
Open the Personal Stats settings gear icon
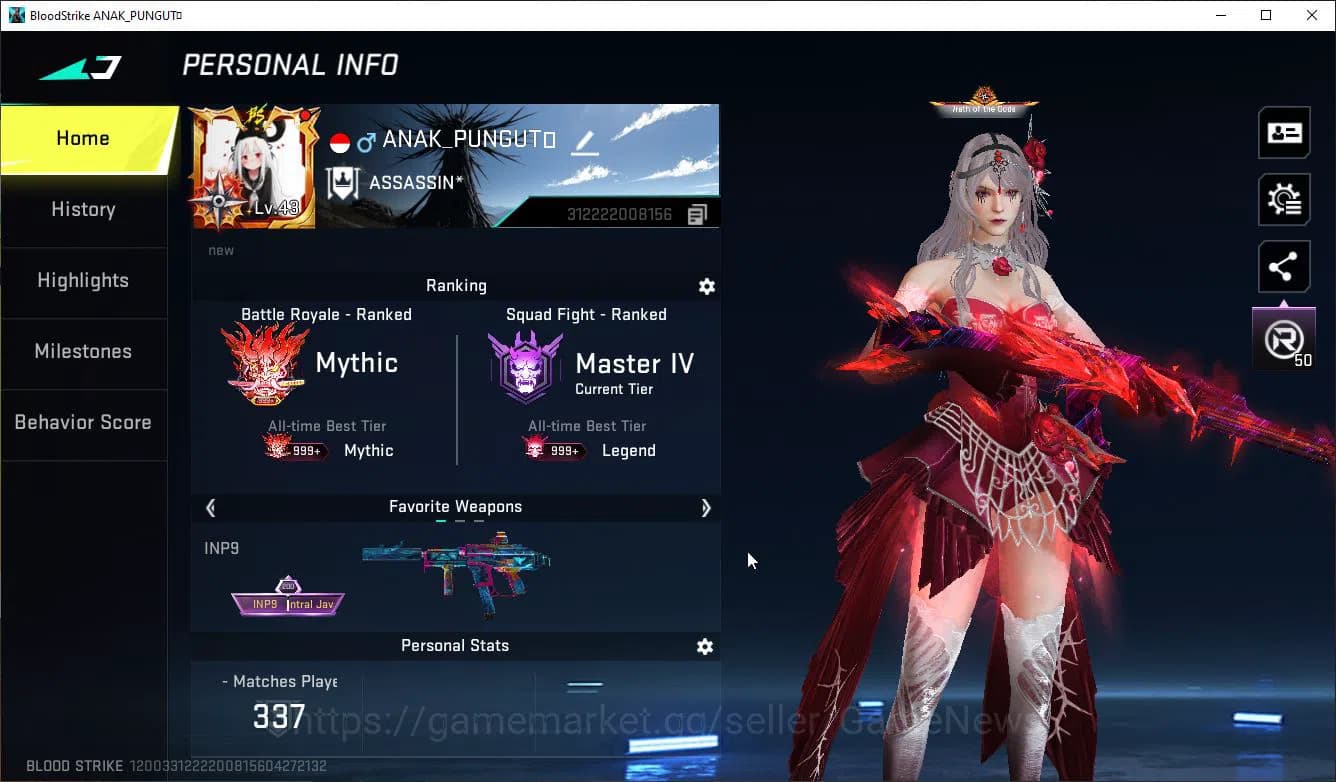click(705, 646)
